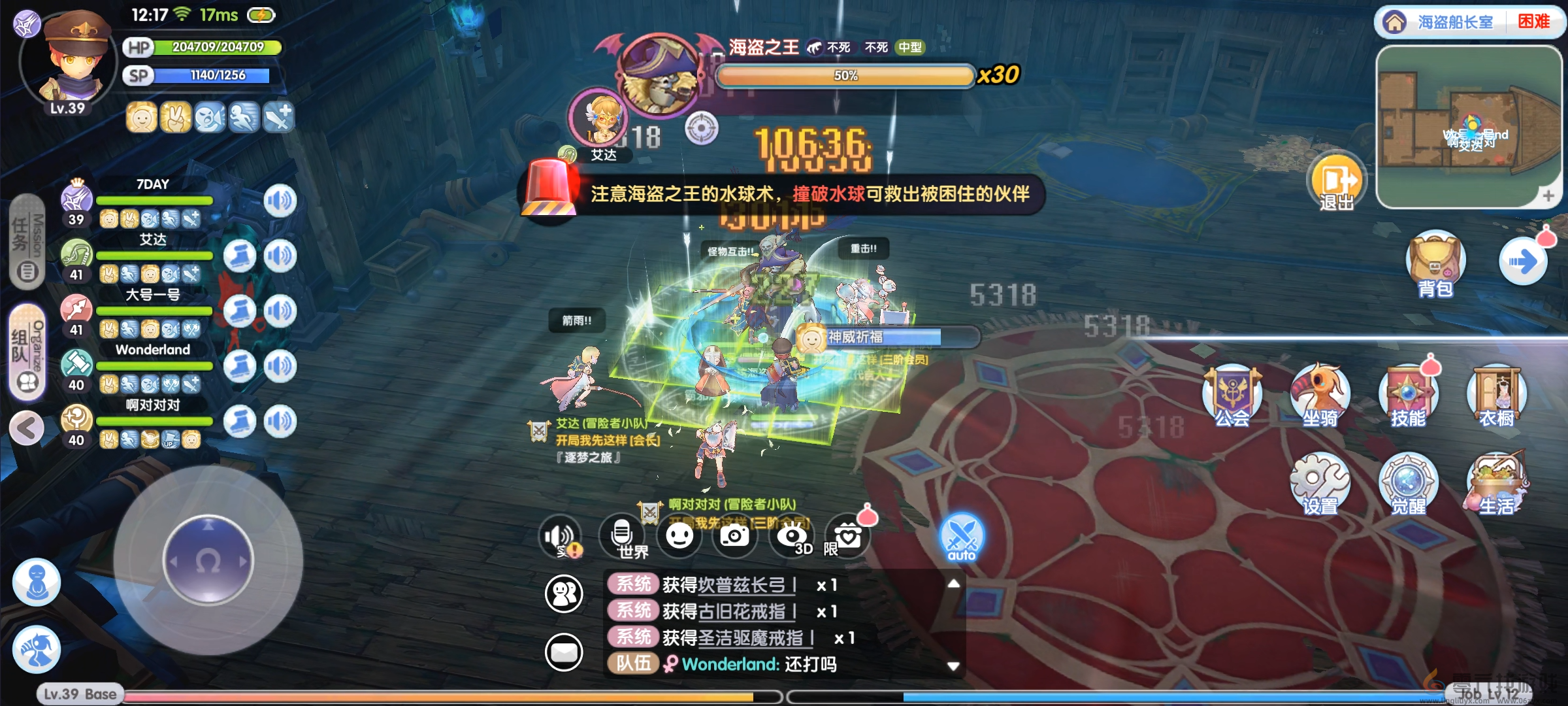Select the 世界 world voice channel button
Screen dimensions: 1568x706
pos(623,537)
